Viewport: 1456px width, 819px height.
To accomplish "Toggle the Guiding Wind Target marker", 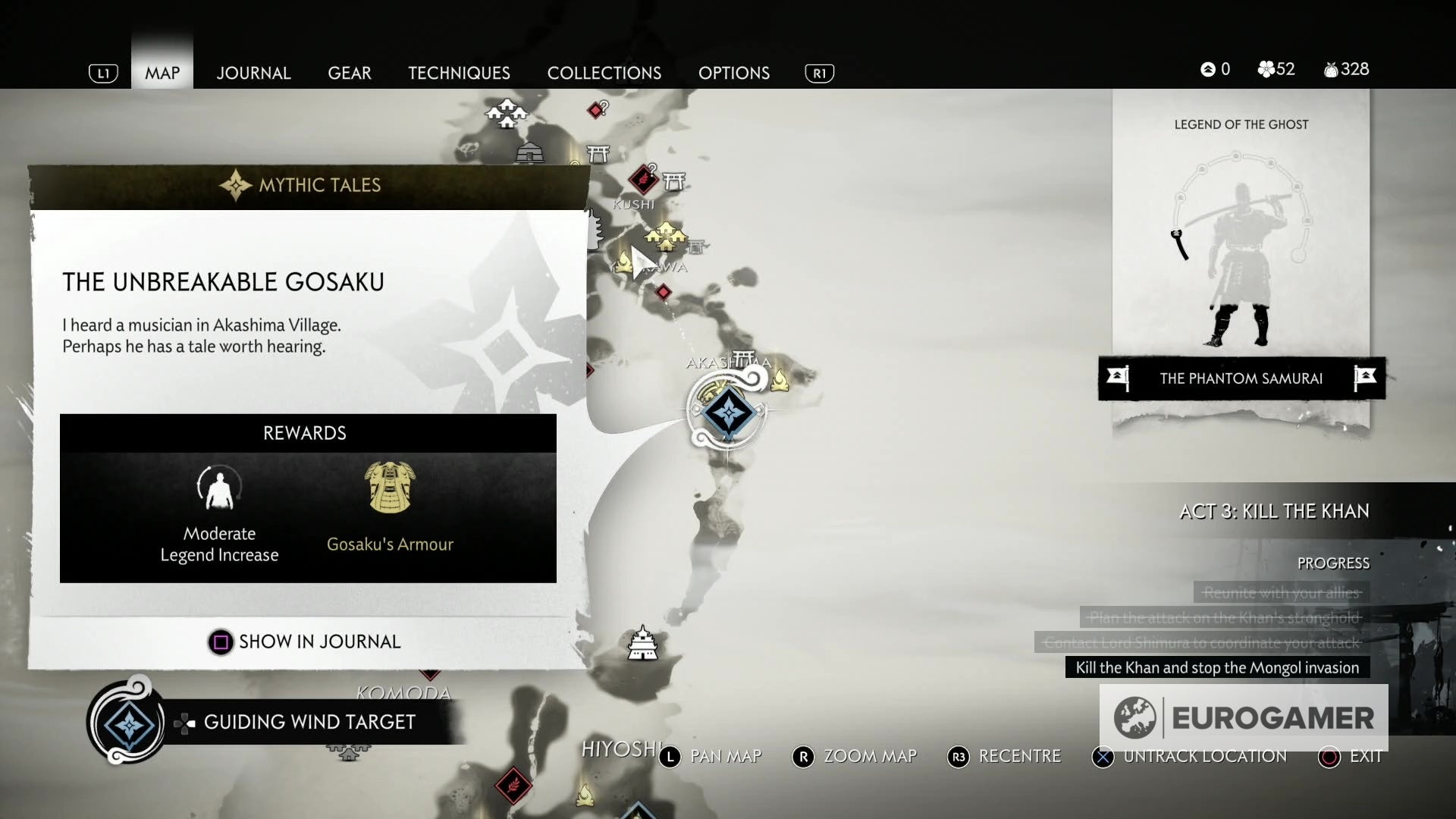I will [x=307, y=722].
